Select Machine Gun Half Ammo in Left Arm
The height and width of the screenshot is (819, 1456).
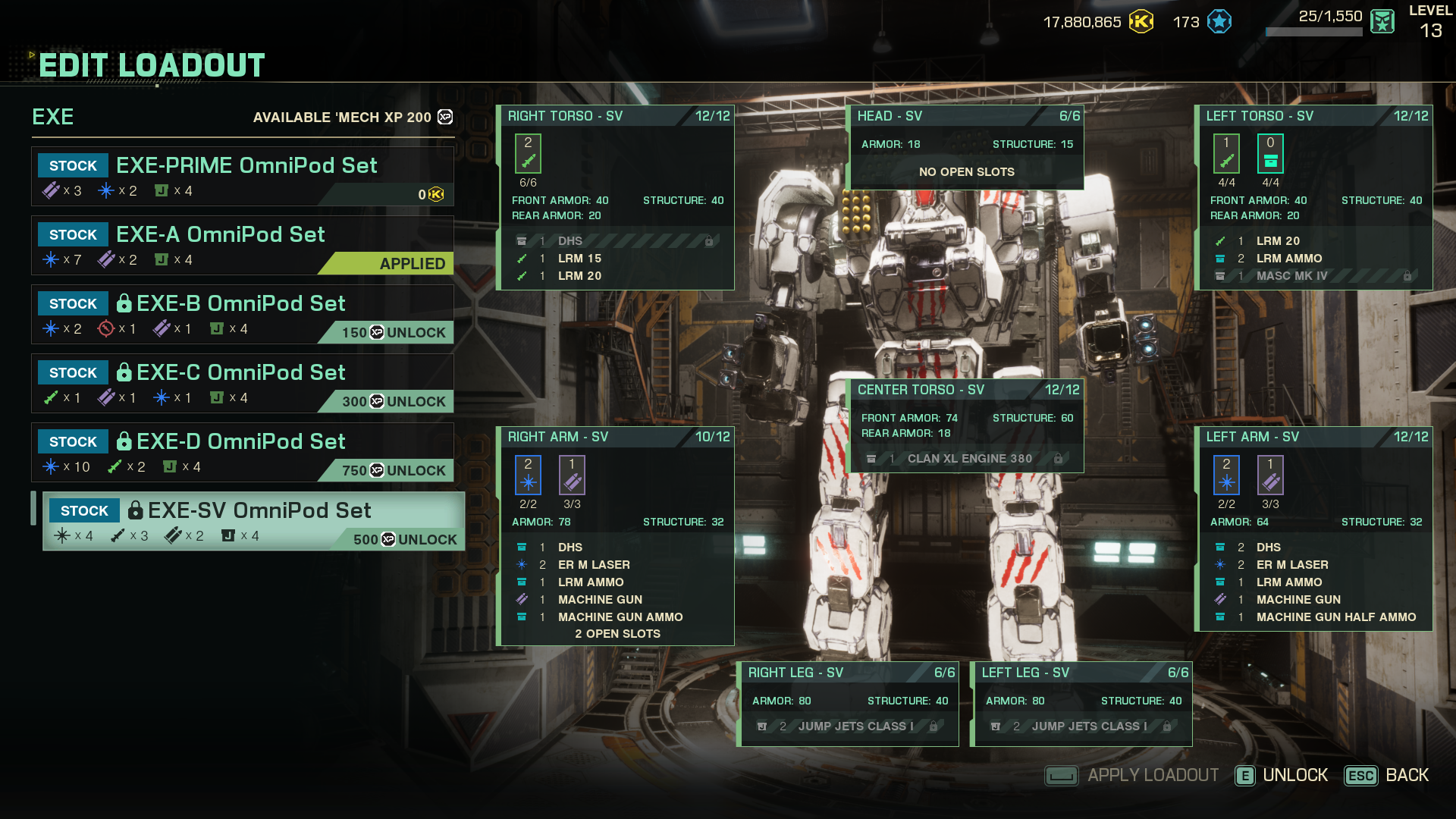point(1335,617)
